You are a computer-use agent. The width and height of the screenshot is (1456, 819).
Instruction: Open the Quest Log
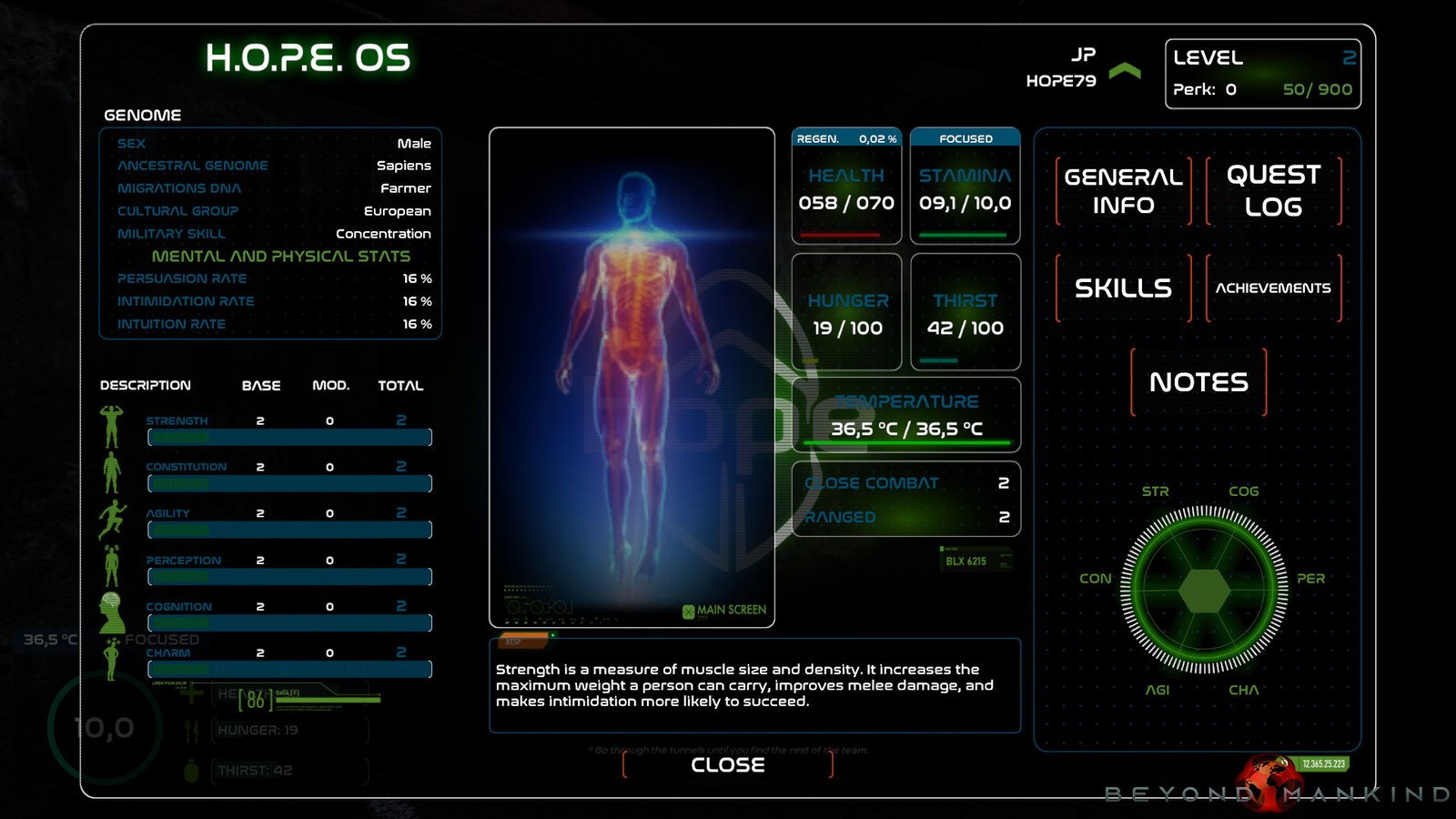coord(1273,191)
